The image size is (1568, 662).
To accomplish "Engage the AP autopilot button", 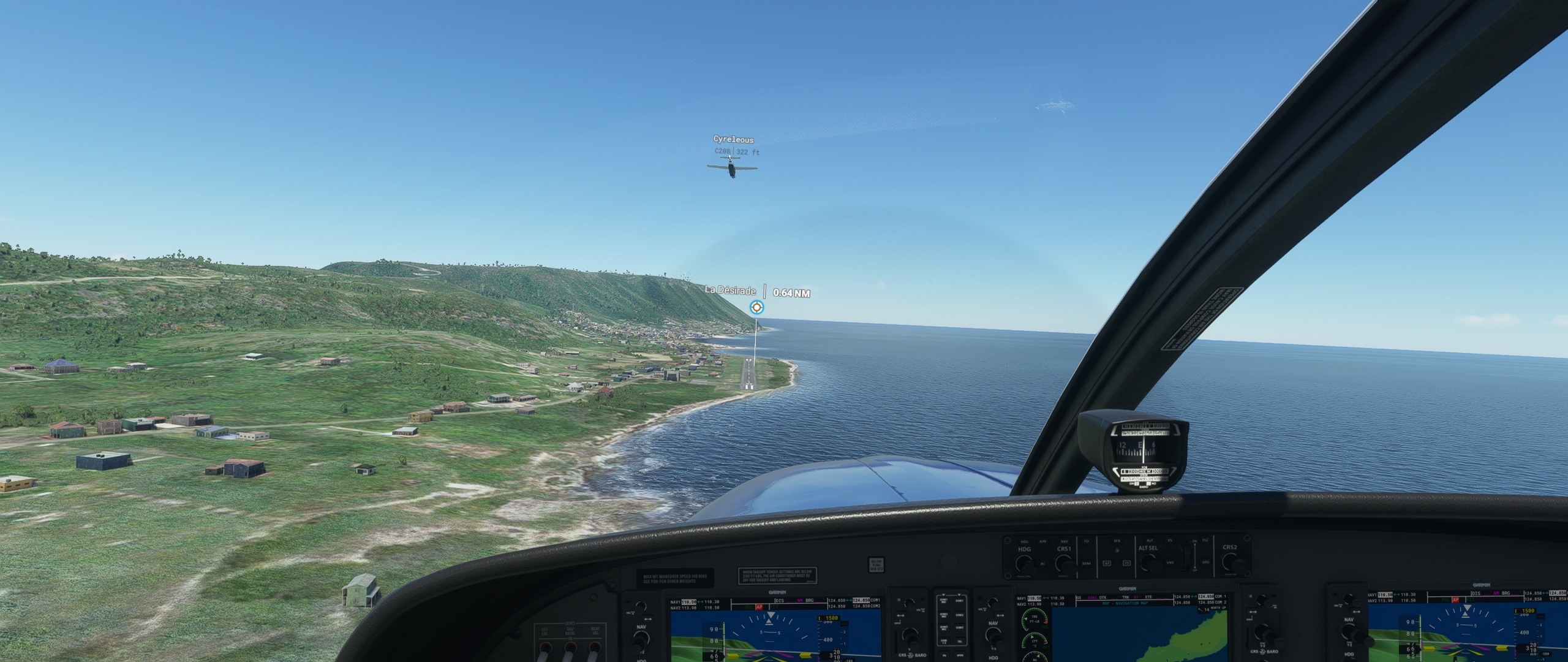I will click(1107, 563).
